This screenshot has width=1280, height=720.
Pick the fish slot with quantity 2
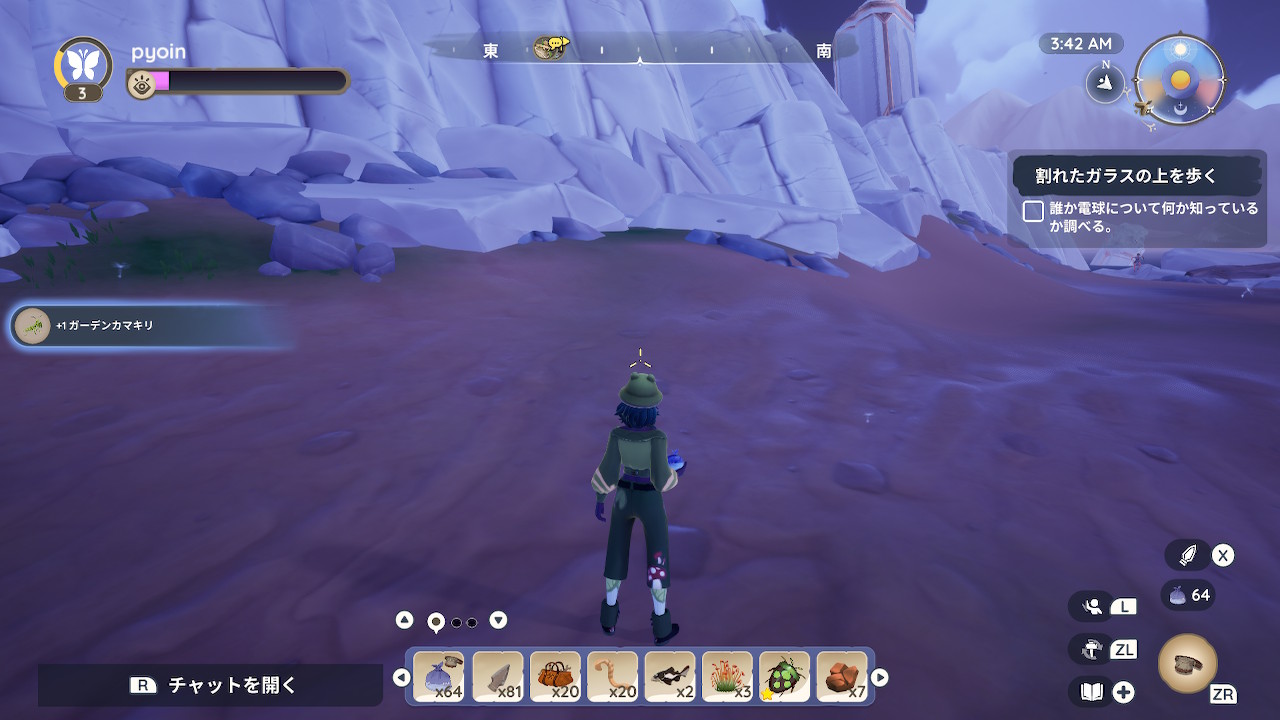670,677
